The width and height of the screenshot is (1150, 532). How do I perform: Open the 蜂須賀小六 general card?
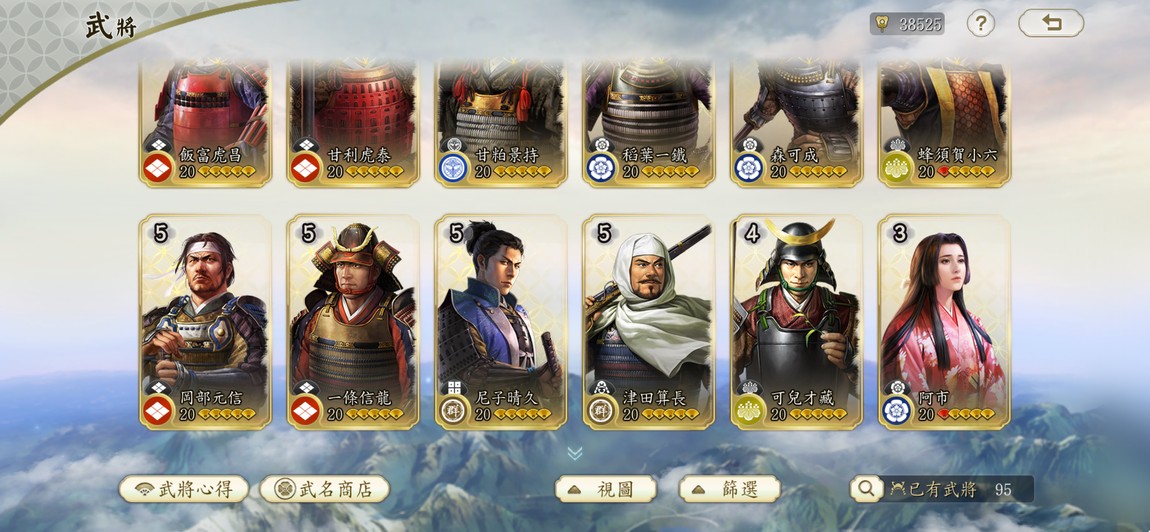(x=945, y=120)
